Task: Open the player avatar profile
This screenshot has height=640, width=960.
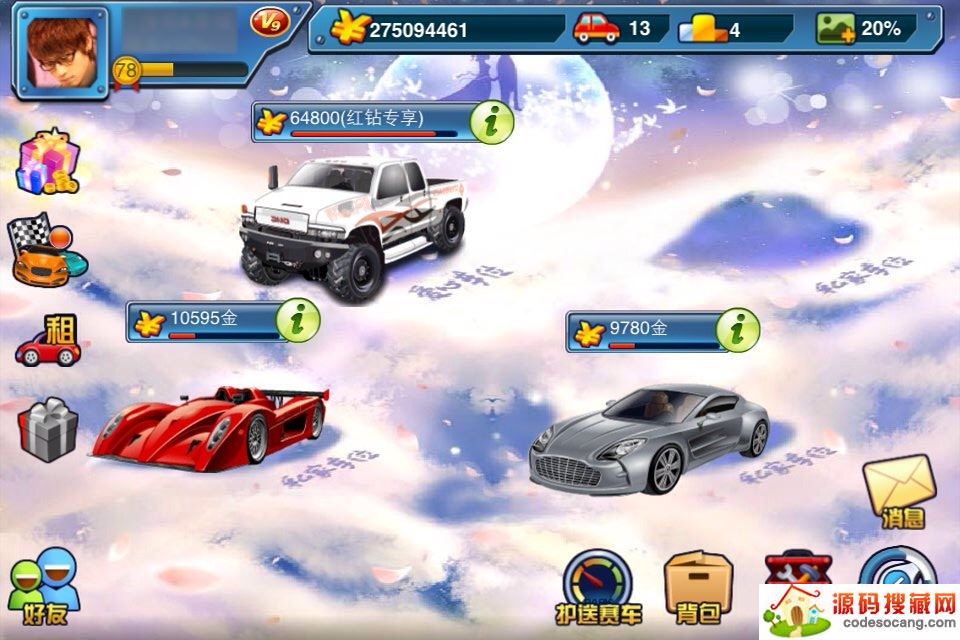Action: (60, 52)
